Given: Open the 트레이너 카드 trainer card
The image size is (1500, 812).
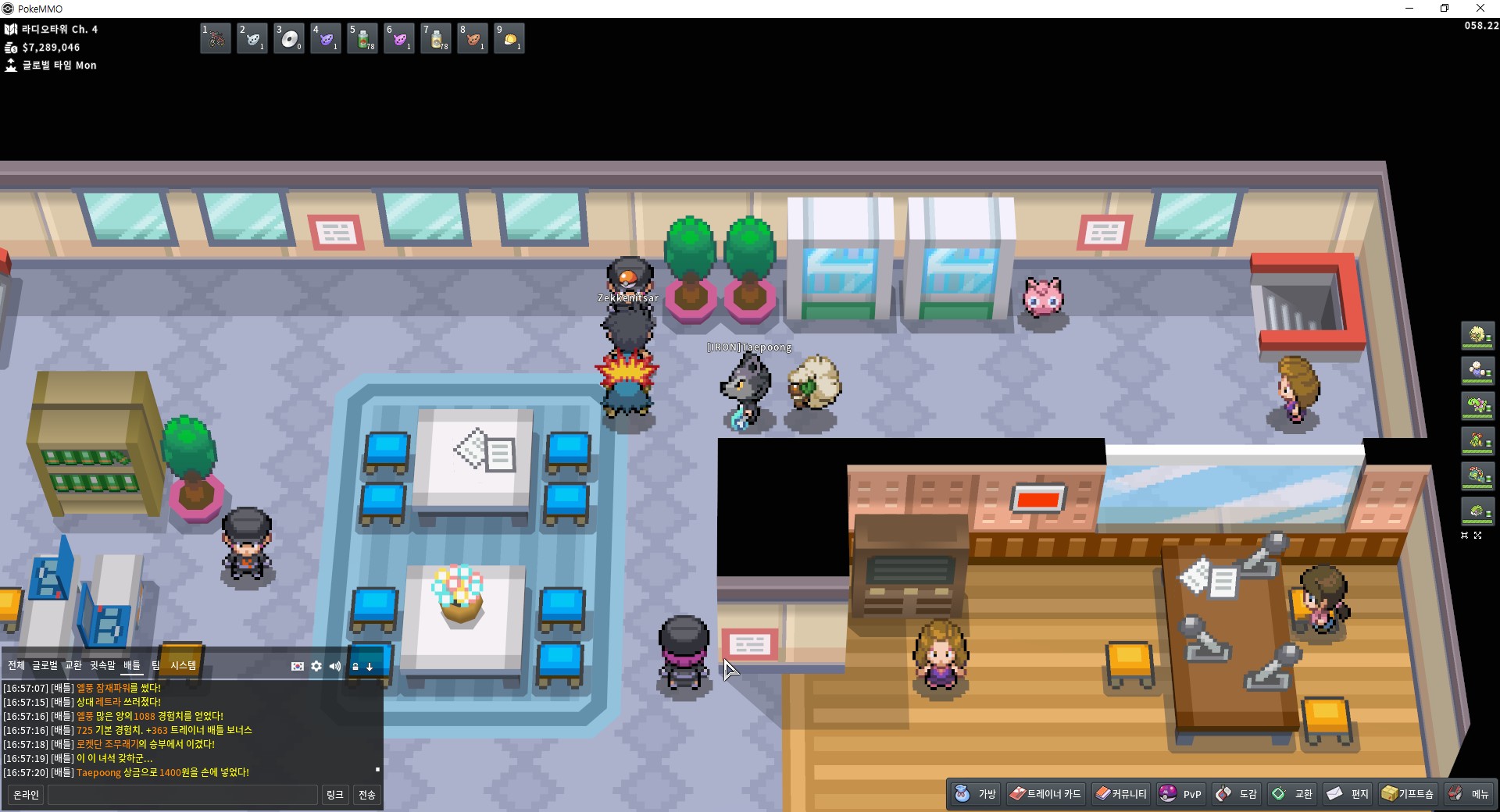Looking at the screenshot, I should (x=1045, y=794).
